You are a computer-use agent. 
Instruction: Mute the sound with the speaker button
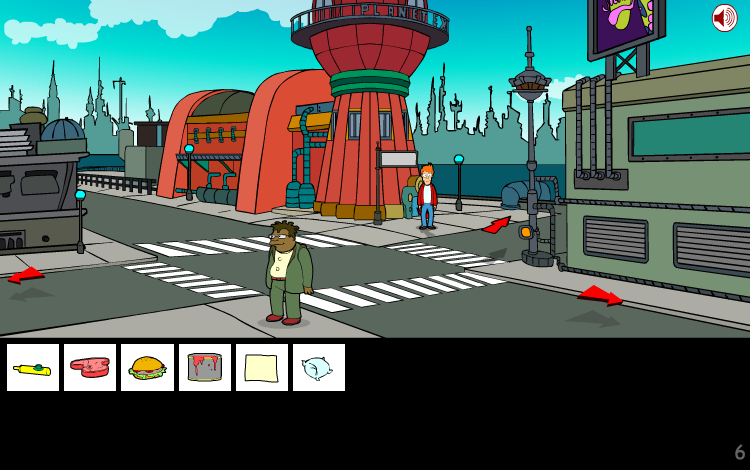click(724, 18)
